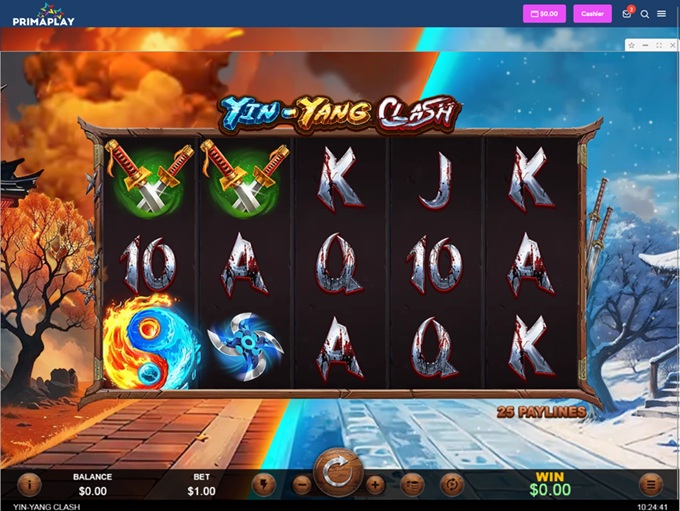Open the Cashier page
Image resolution: width=680 pixels, height=511 pixels.
click(592, 14)
